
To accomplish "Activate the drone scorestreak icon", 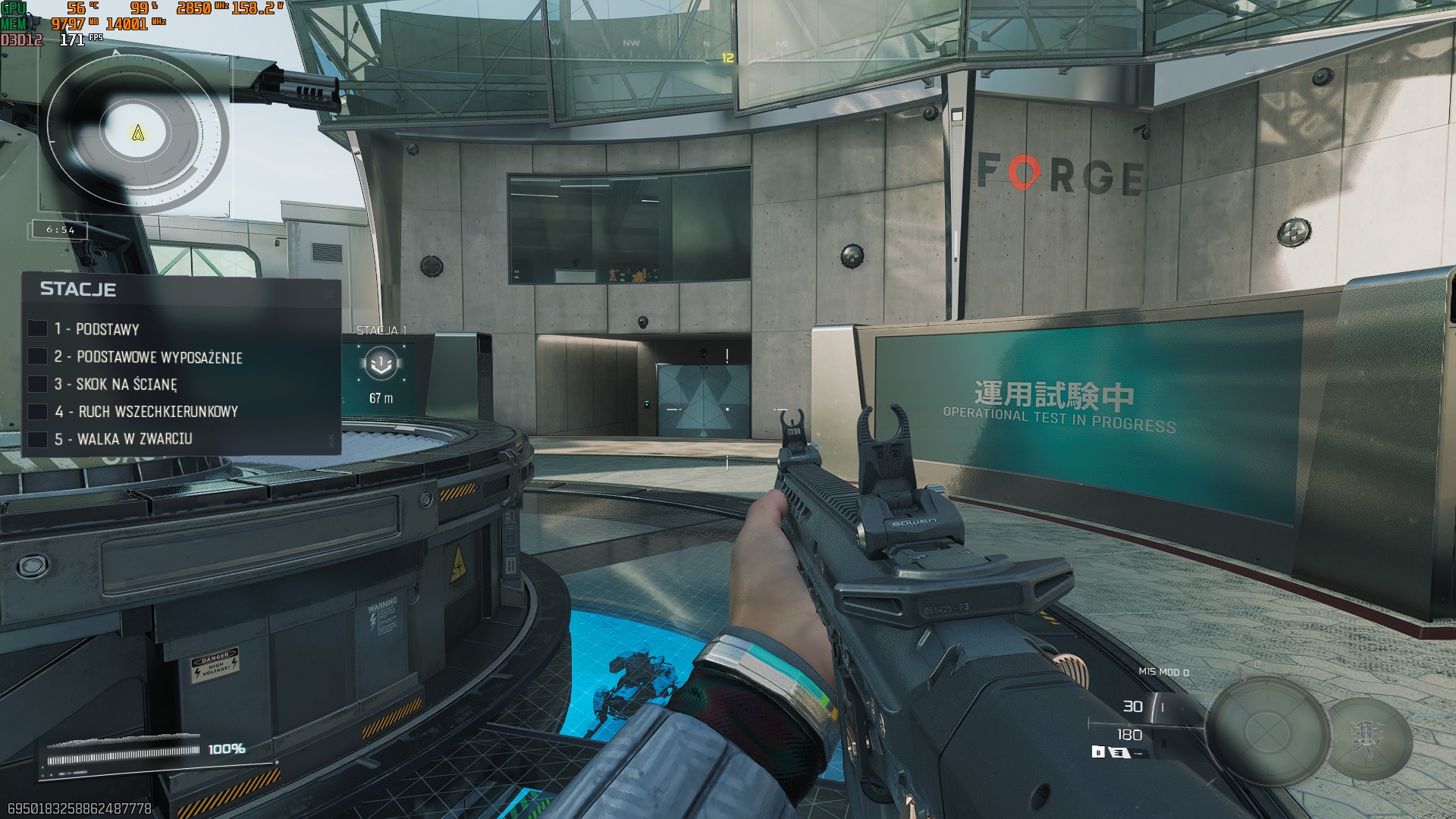I will click(1370, 738).
